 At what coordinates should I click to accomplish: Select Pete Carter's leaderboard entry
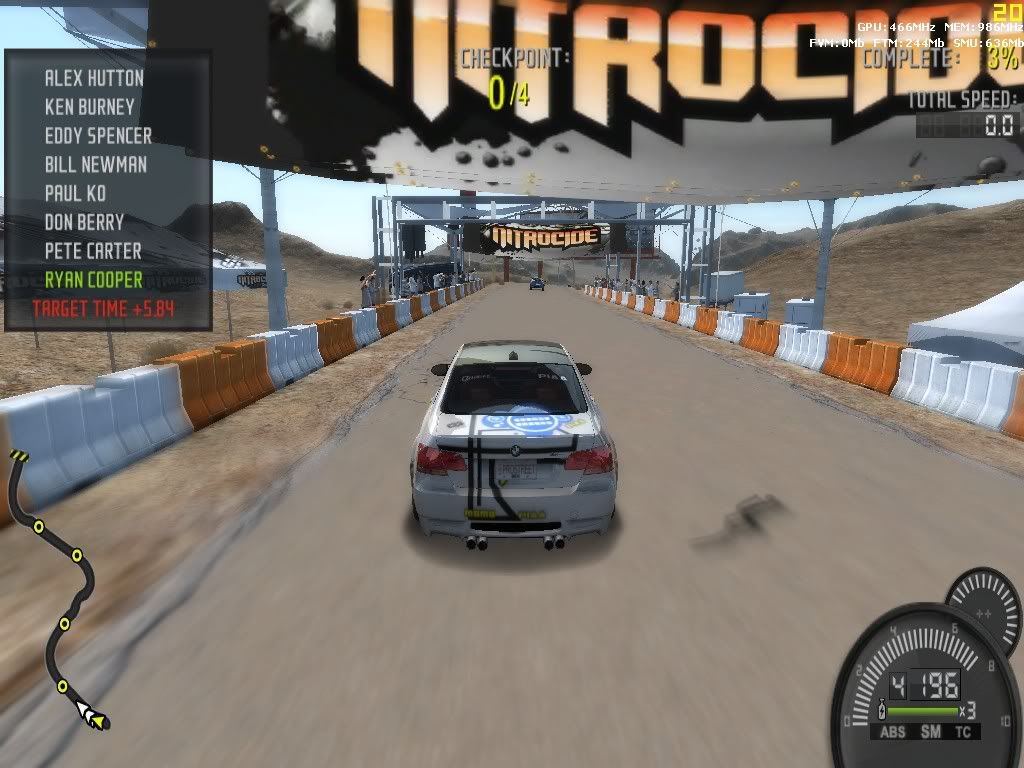click(93, 251)
